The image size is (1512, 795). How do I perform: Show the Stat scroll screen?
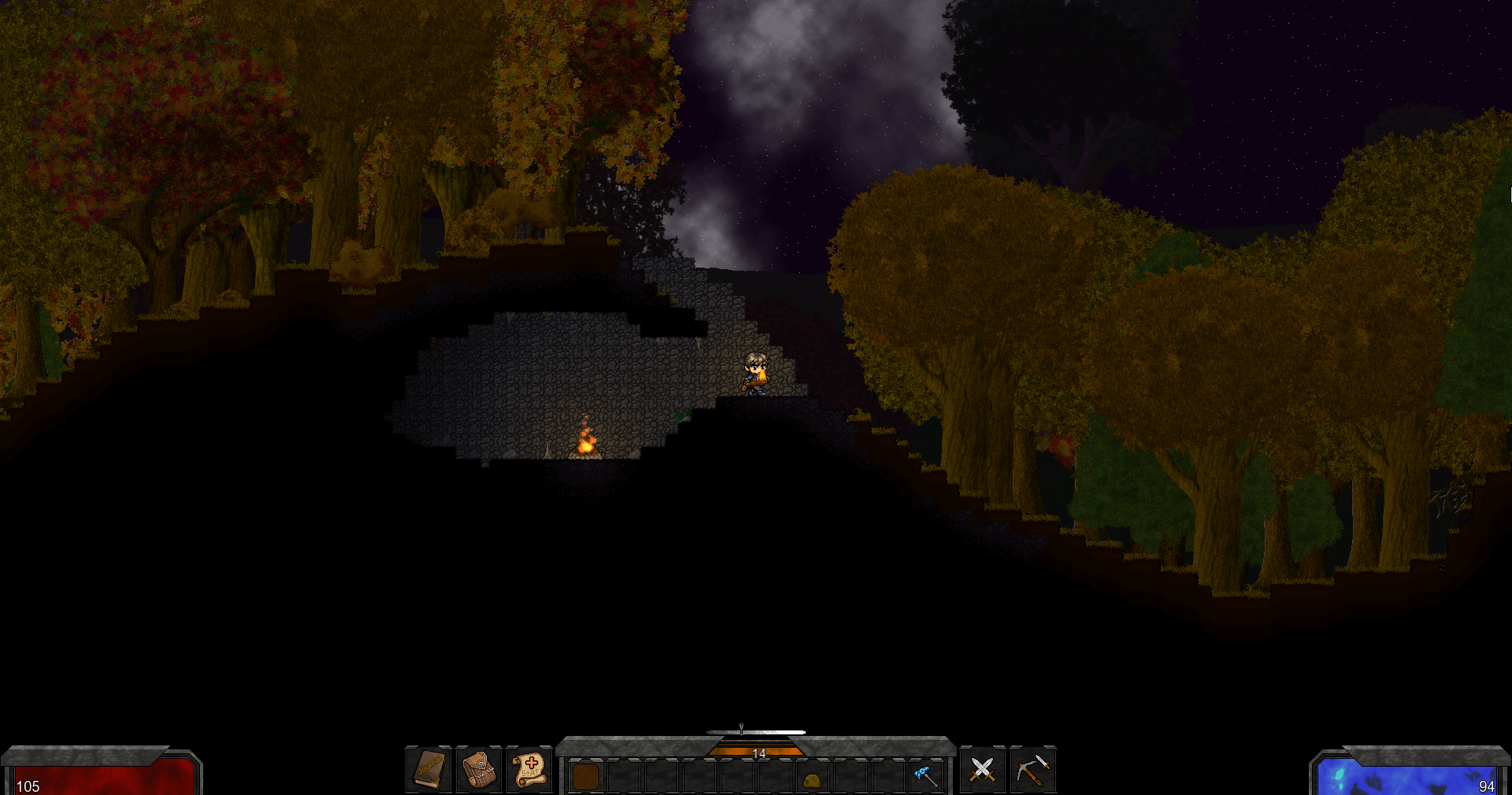click(x=529, y=768)
